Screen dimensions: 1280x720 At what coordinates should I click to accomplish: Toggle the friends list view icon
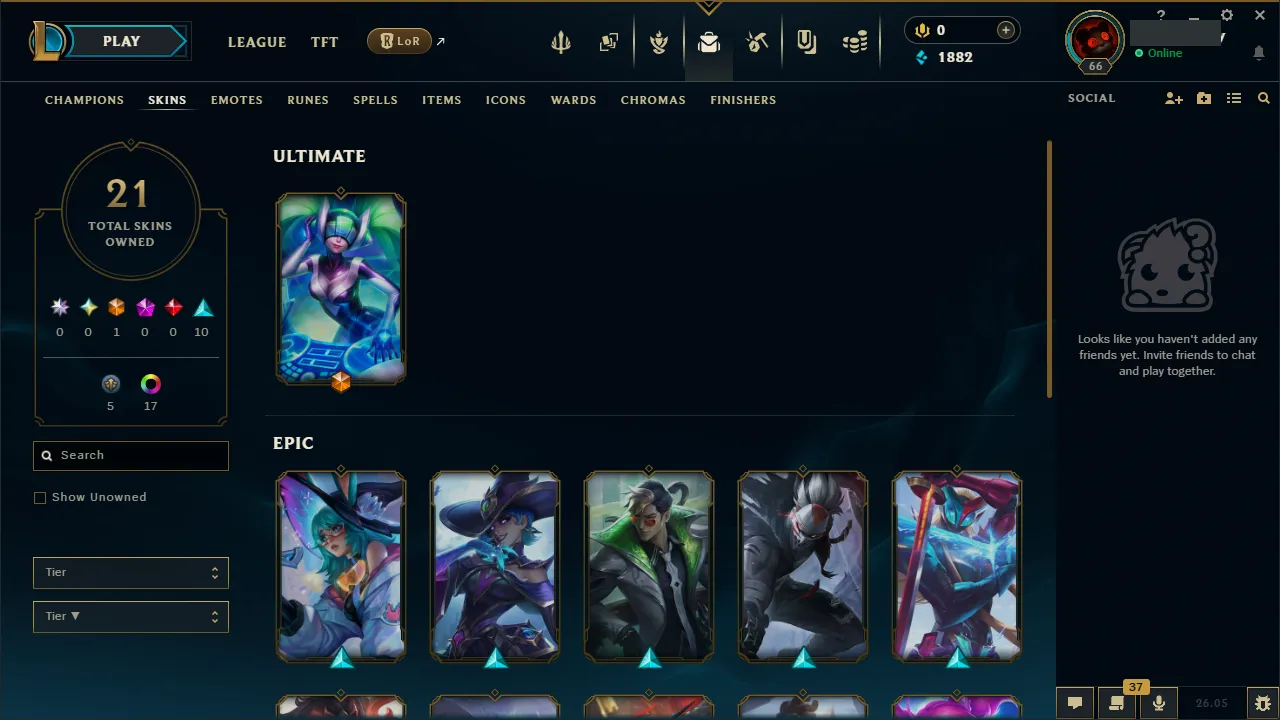click(1234, 98)
